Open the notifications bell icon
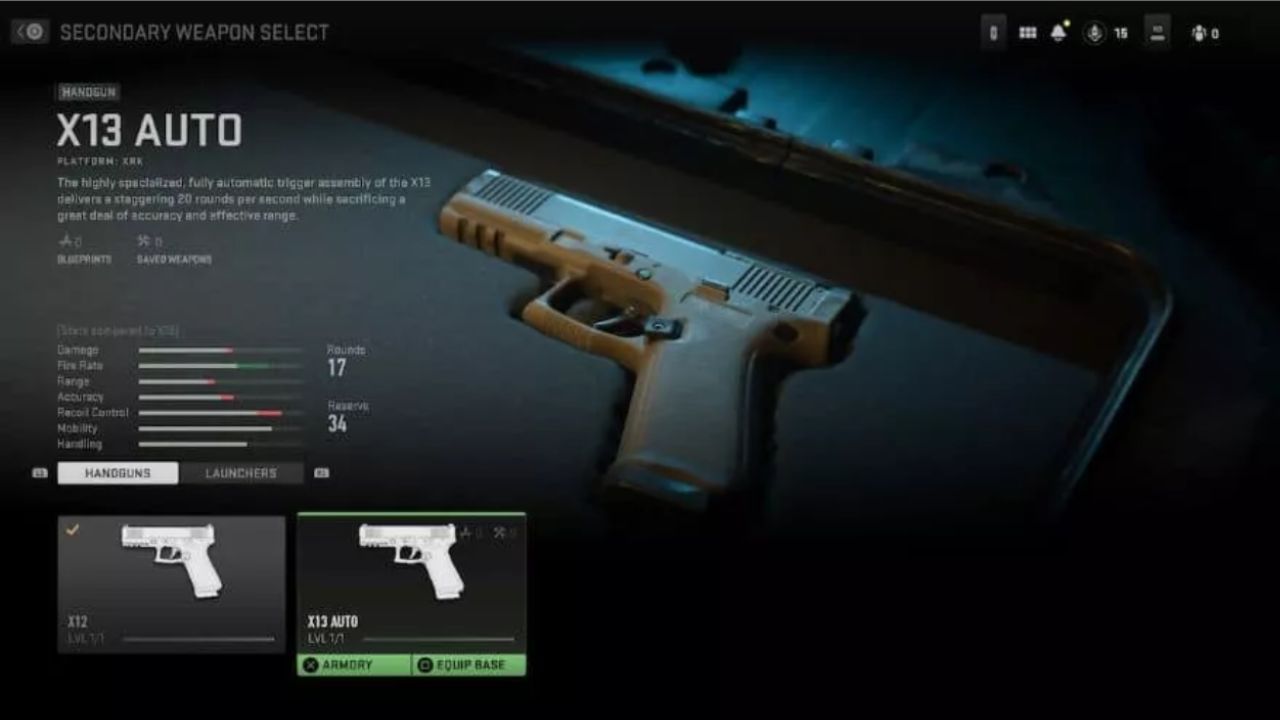Image resolution: width=1280 pixels, height=720 pixels. click(x=1059, y=31)
